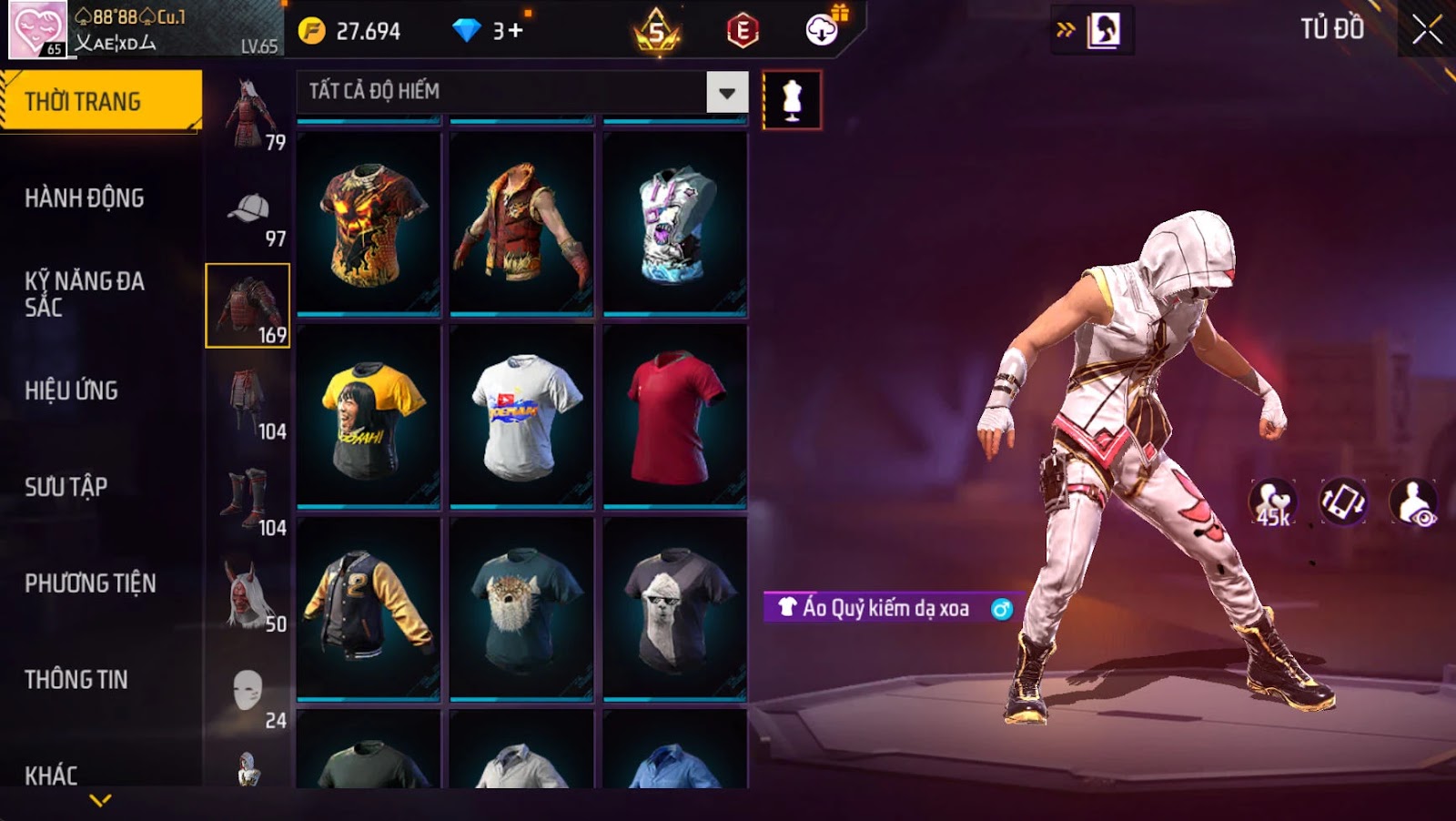Image resolution: width=1456 pixels, height=821 pixels.
Task: Select the Kỹ Năng Đa Sắc tab
Action: (x=85, y=293)
